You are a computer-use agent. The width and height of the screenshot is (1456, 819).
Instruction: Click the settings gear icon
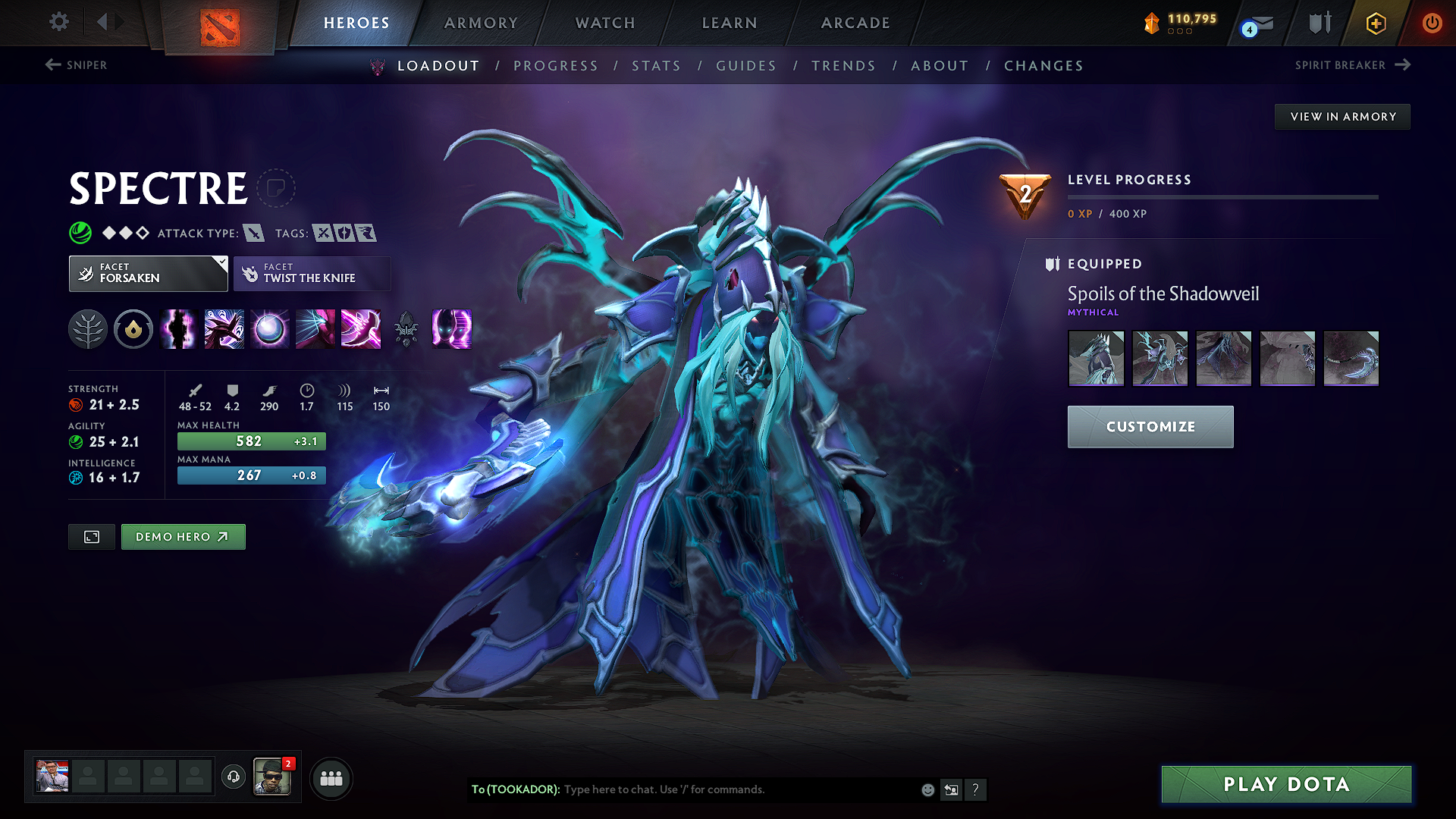58,22
